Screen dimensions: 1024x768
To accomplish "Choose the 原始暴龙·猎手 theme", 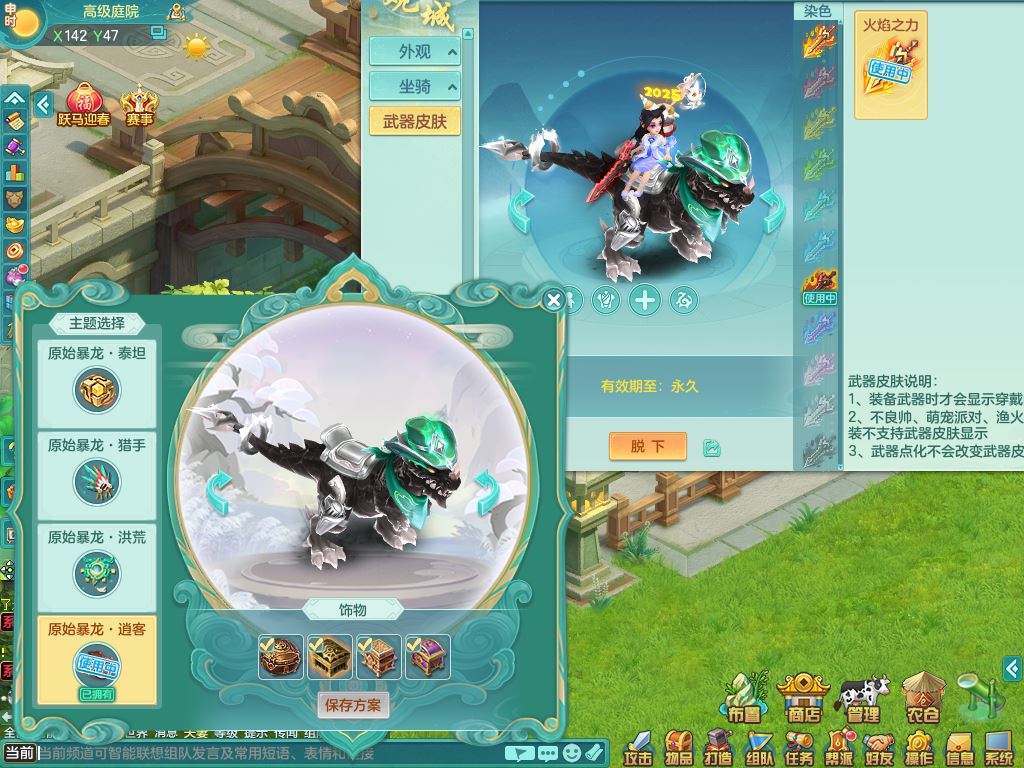I will click(x=97, y=476).
